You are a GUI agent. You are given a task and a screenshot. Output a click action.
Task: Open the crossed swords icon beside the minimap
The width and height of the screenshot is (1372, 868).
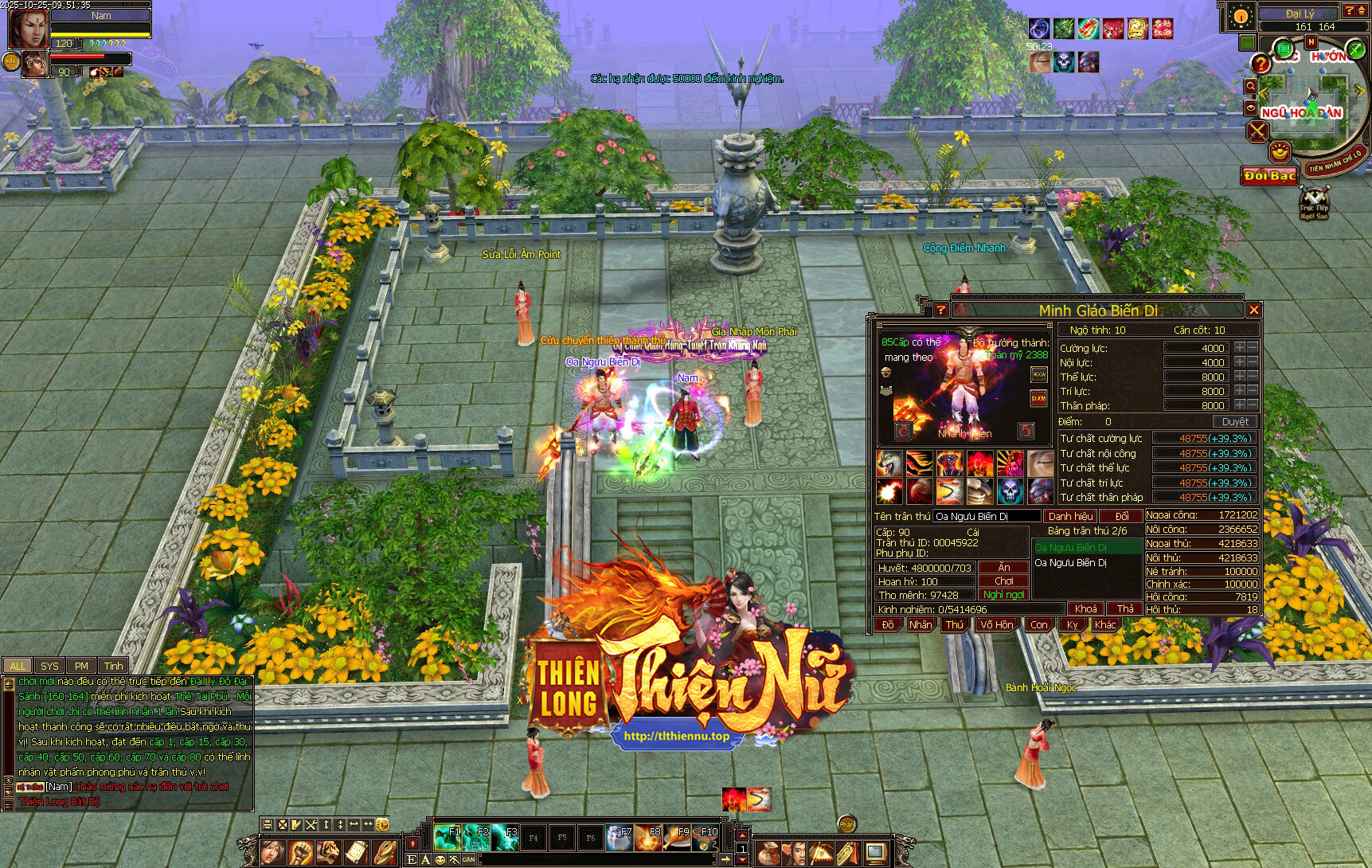(1257, 131)
